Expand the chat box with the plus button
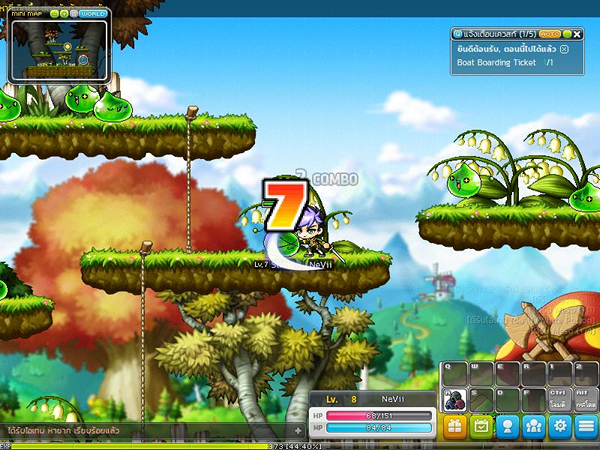The image size is (600, 450). [x=297, y=431]
